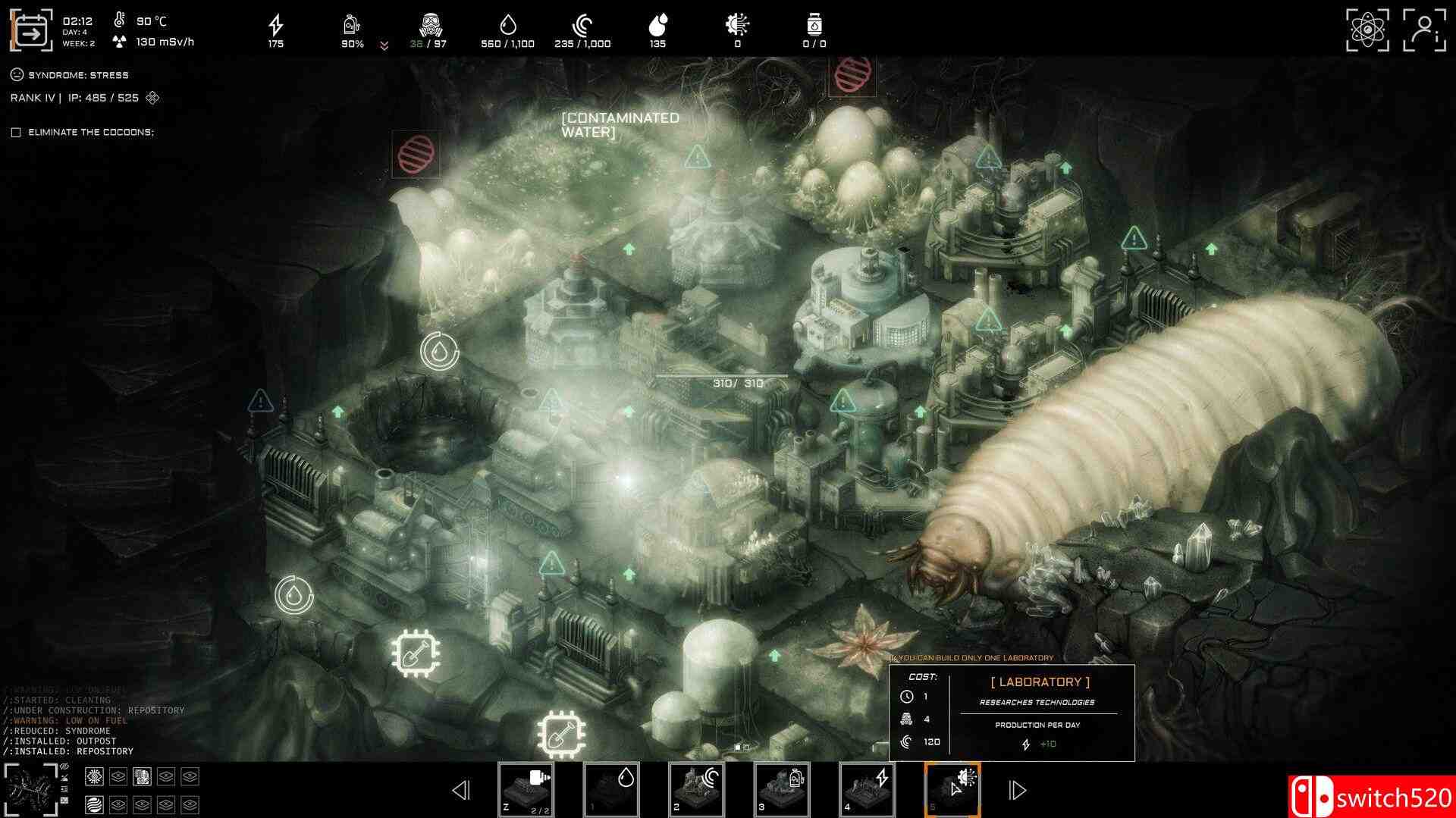Select the highlighted laboratory building slot
The image size is (1456, 818).
pyautogui.click(x=952, y=789)
